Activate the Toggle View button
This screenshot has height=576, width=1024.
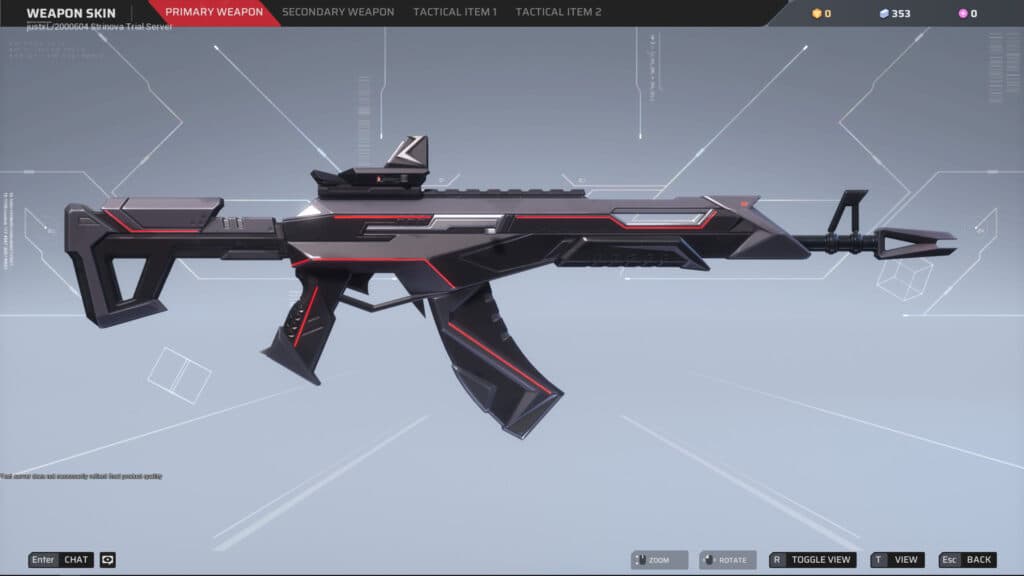pos(812,560)
